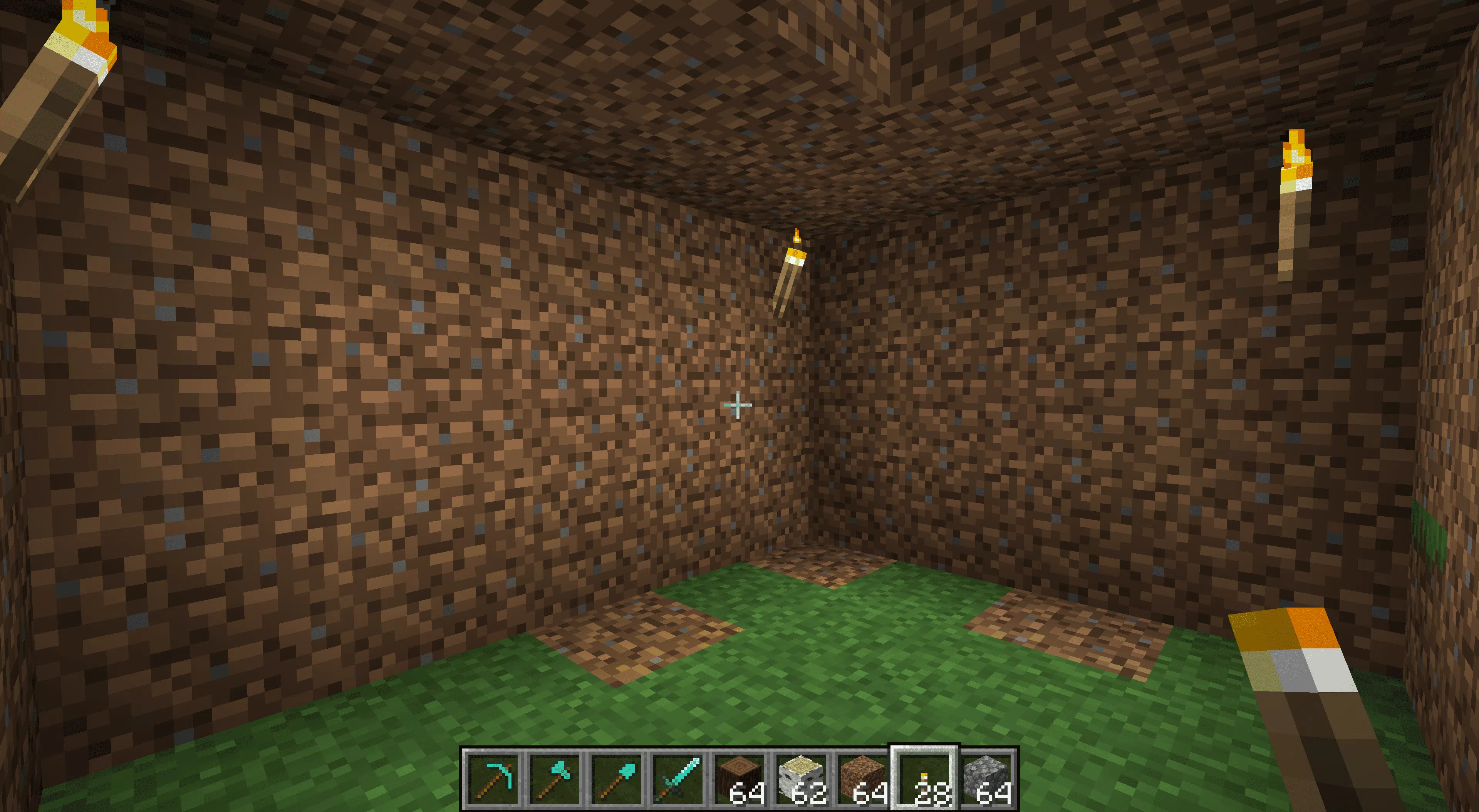This screenshot has width=1479, height=812.
Task: Select the dark oak log stack
Action: [x=740, y=778]
